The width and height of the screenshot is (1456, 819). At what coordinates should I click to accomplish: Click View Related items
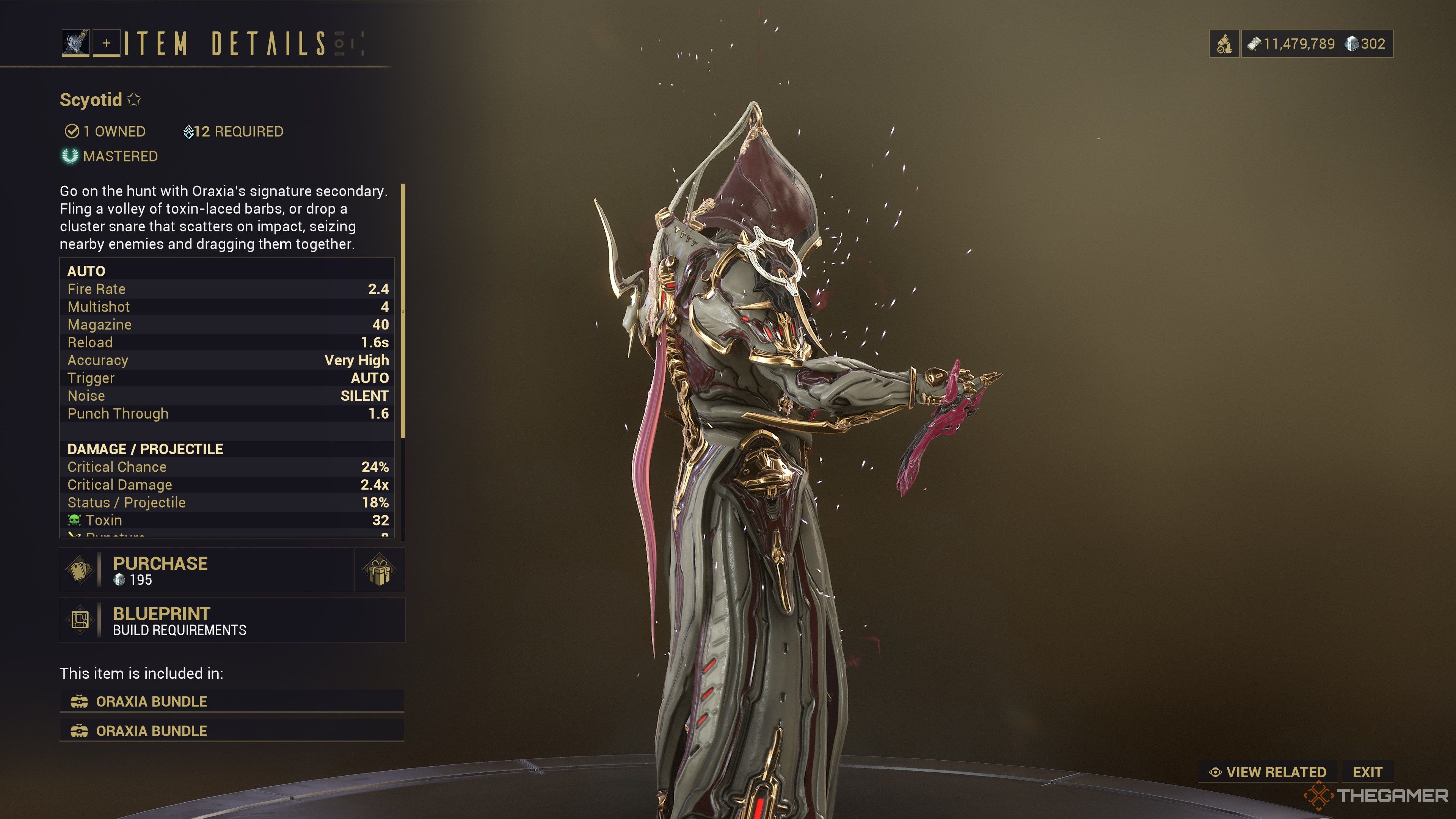(x=1268, y=772)
